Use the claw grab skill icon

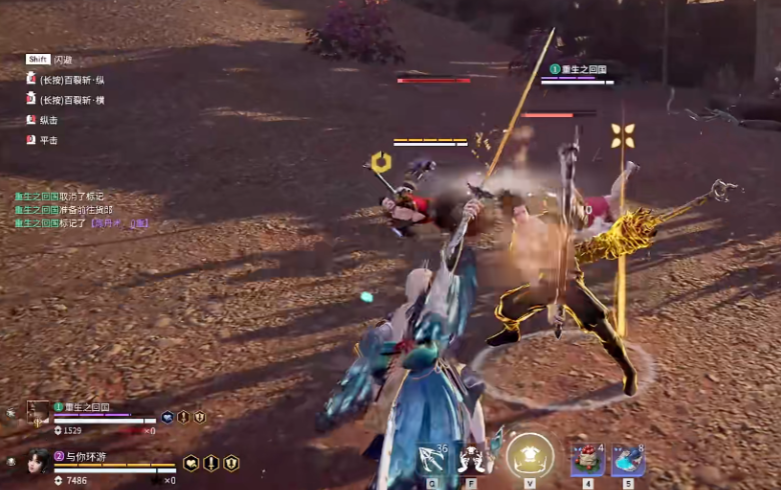coord(472,459)
